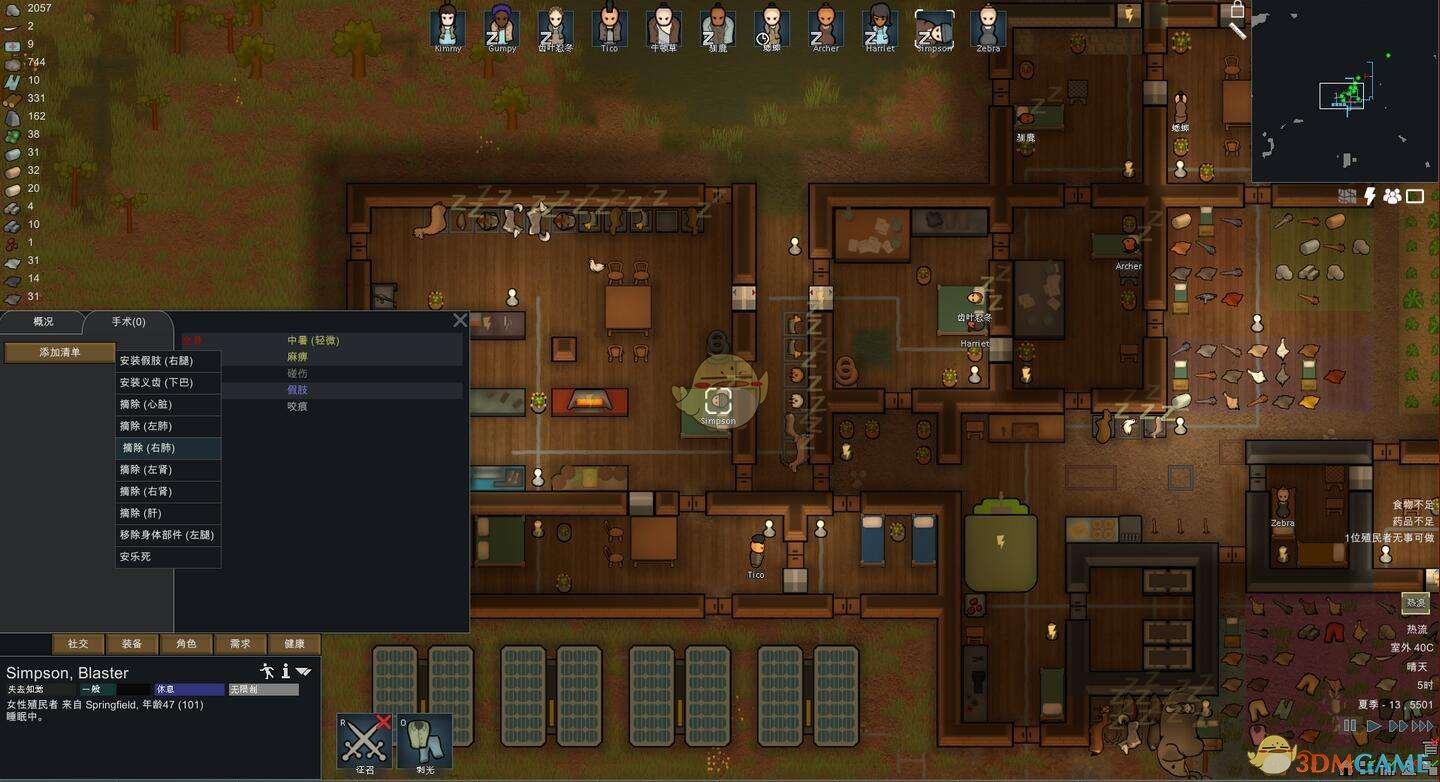Select Zebra's colonist portrait

click(987, 28)
